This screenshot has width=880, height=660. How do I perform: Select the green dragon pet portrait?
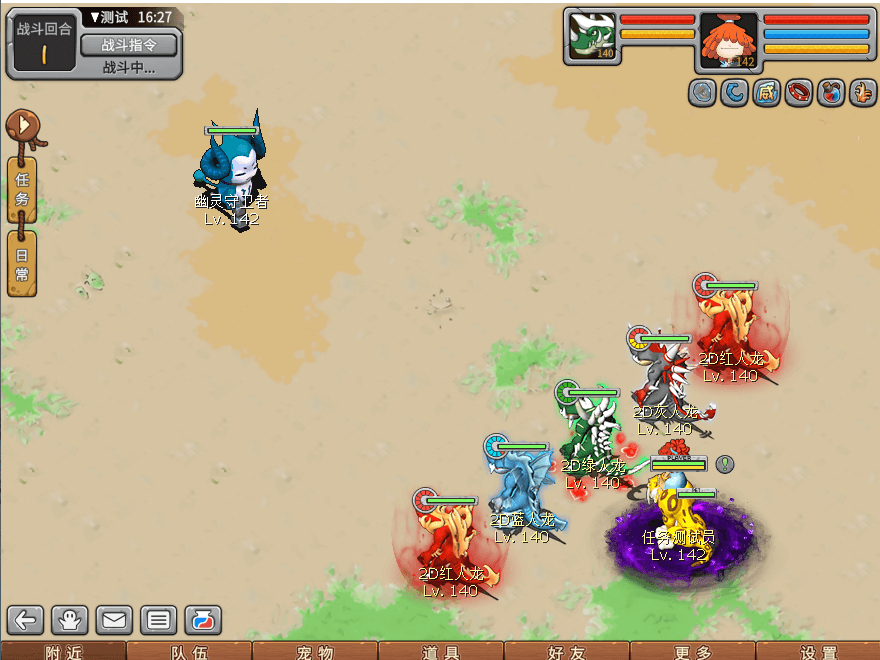(x=592, y=38)
